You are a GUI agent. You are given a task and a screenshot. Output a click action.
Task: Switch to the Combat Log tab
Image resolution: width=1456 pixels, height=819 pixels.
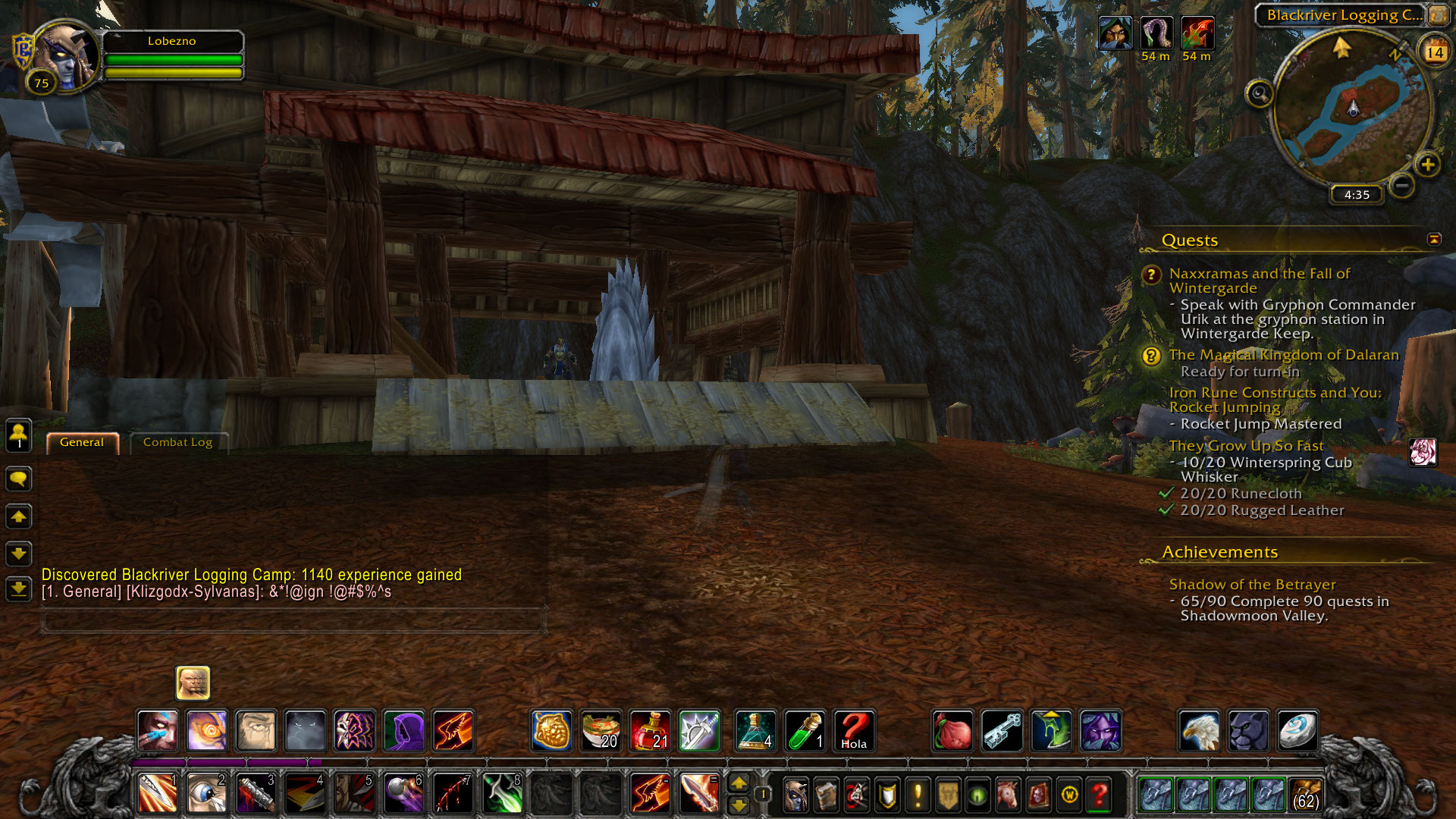point(177,442)
